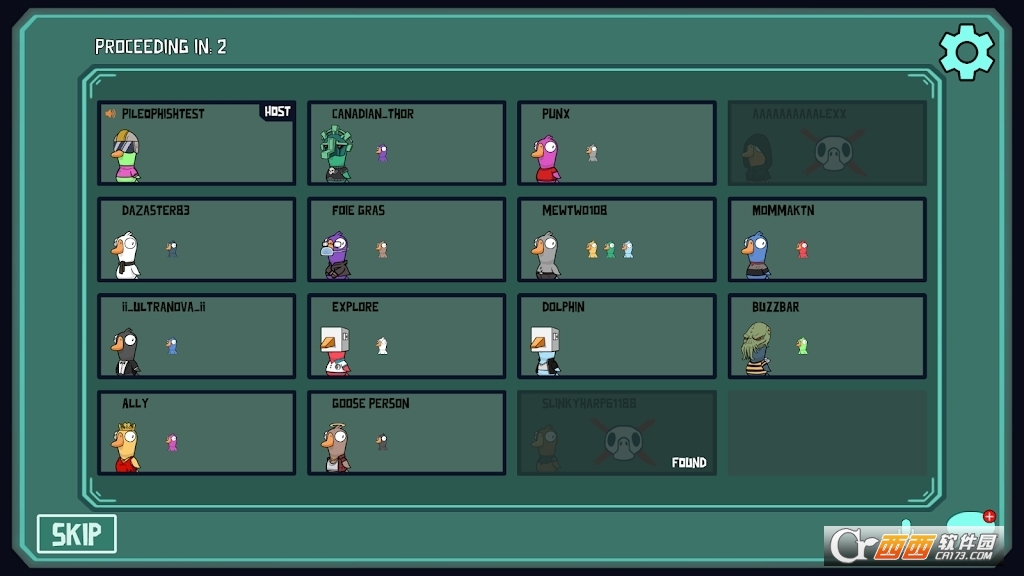
Task: Click the PUNX player card
Action: [x=616, y=143]
